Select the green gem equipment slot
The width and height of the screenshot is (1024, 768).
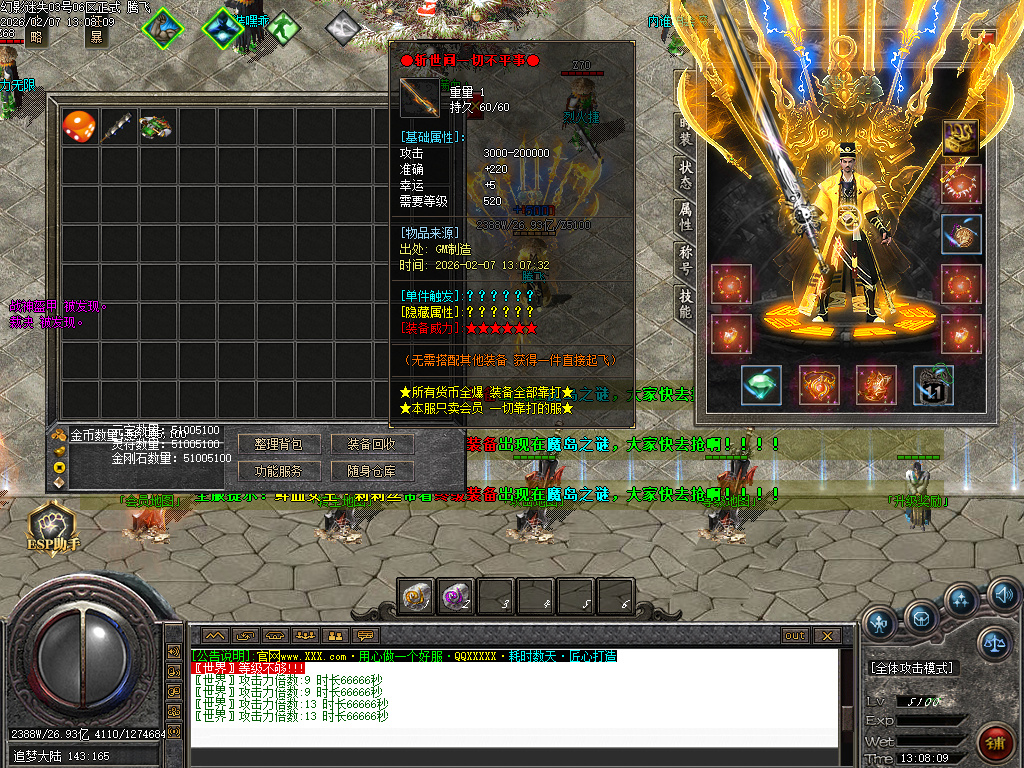coord(761,385)
